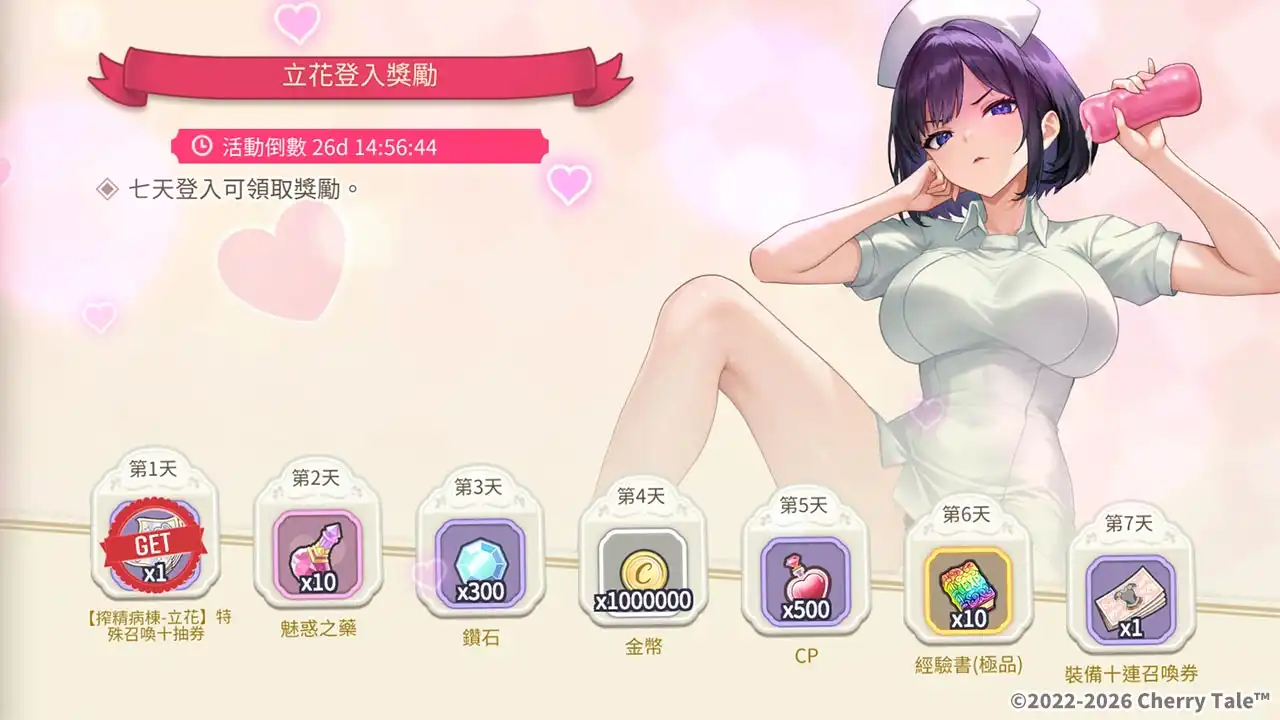
Task: Select the 第1天 day label
Action: pyautogui.click(x=152, y=468)
